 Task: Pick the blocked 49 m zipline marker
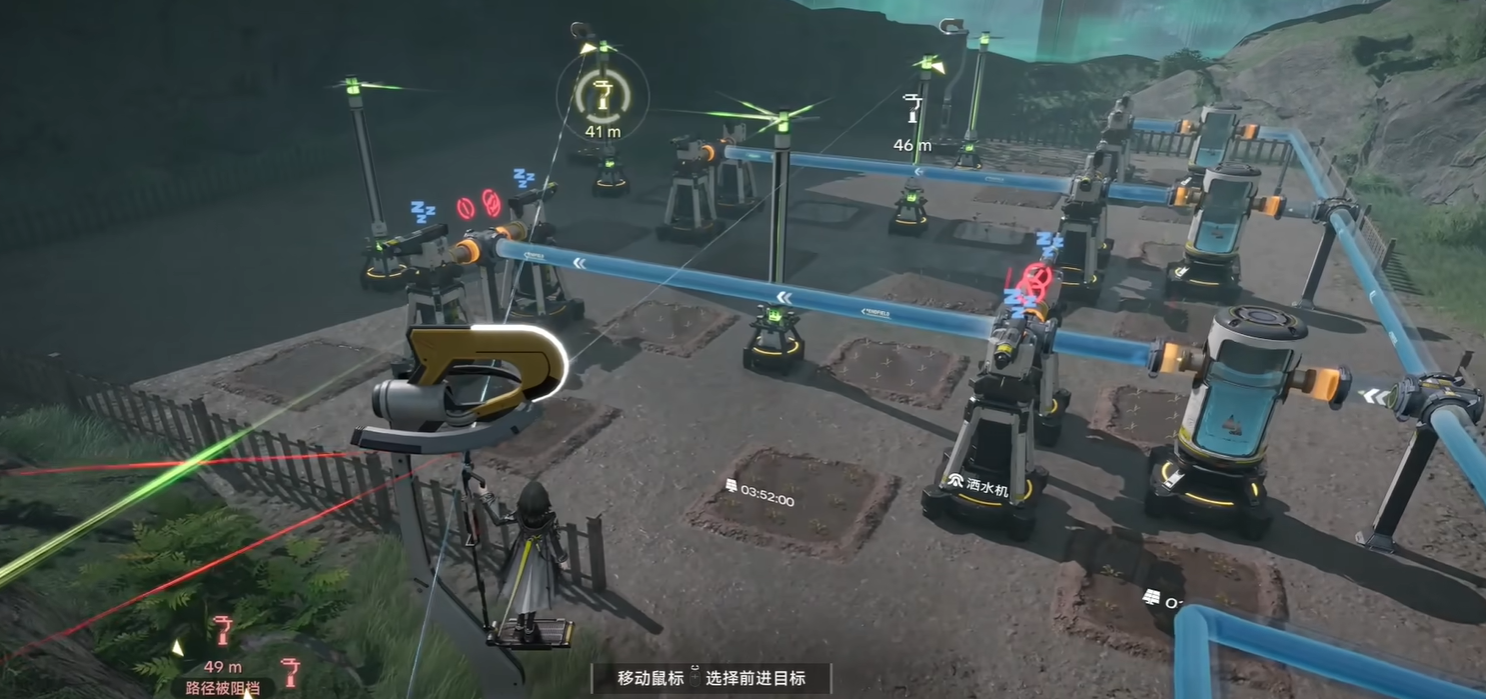[222, 632]
